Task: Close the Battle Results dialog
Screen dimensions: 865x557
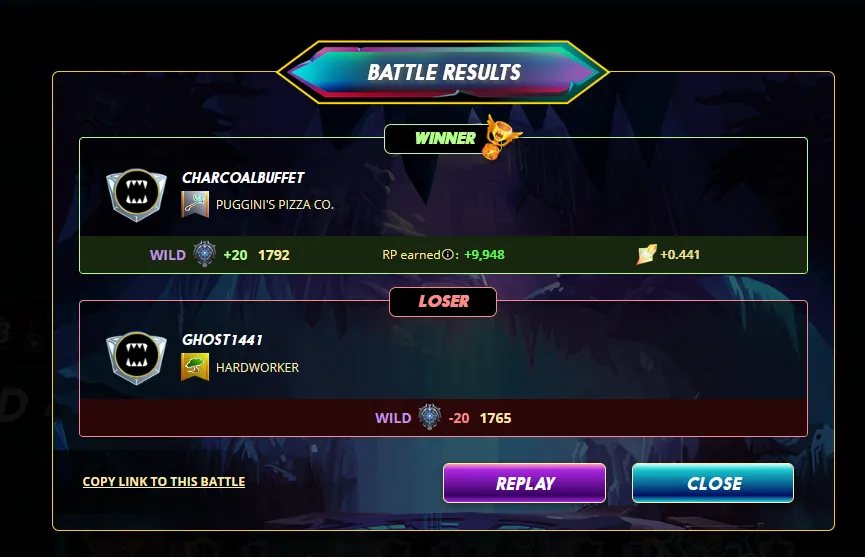Action: coord(713,483)
